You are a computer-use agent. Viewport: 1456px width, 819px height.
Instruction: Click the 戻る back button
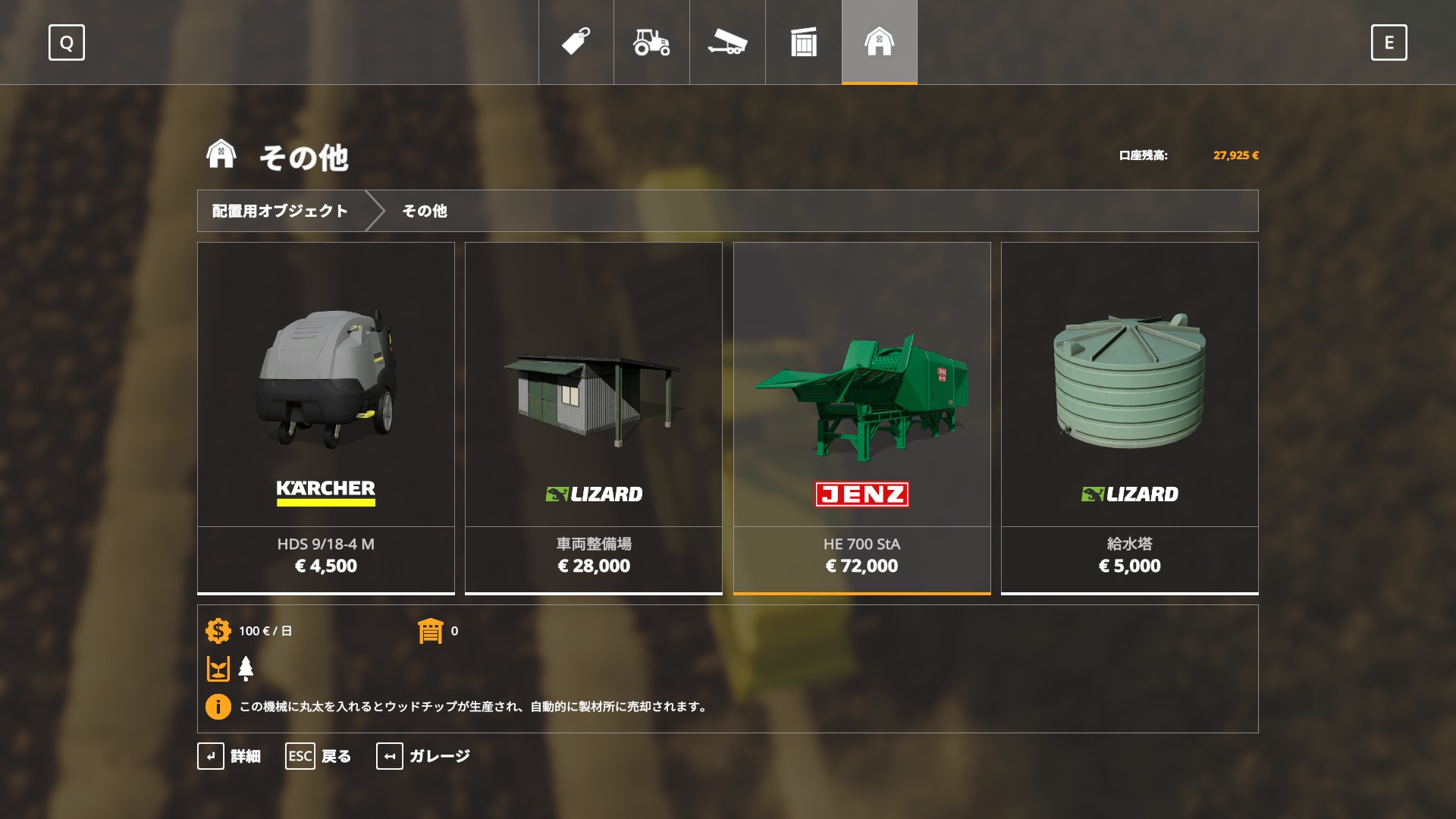point(318,756)
